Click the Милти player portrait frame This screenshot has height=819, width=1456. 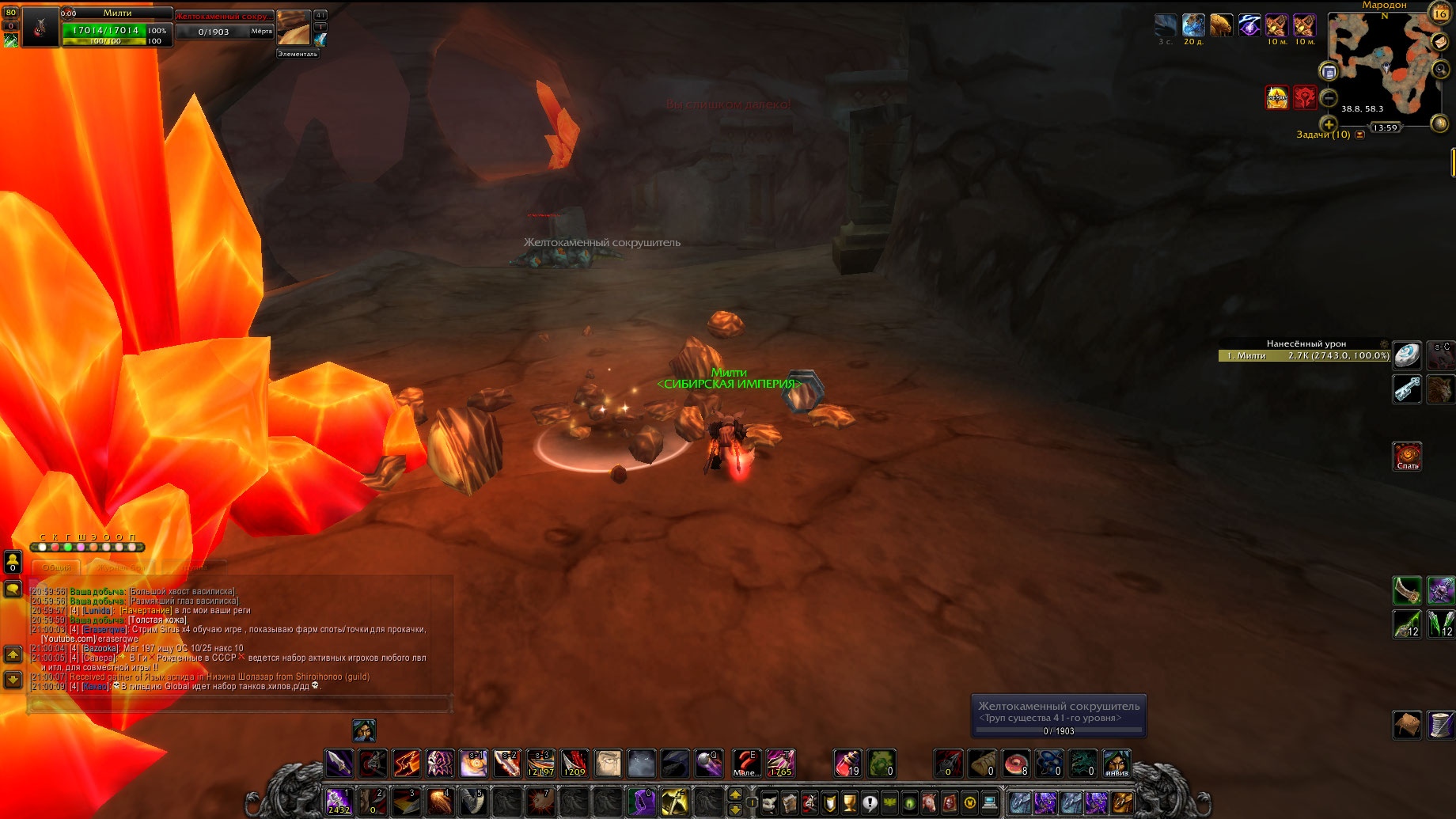click(x=40, y=27)
